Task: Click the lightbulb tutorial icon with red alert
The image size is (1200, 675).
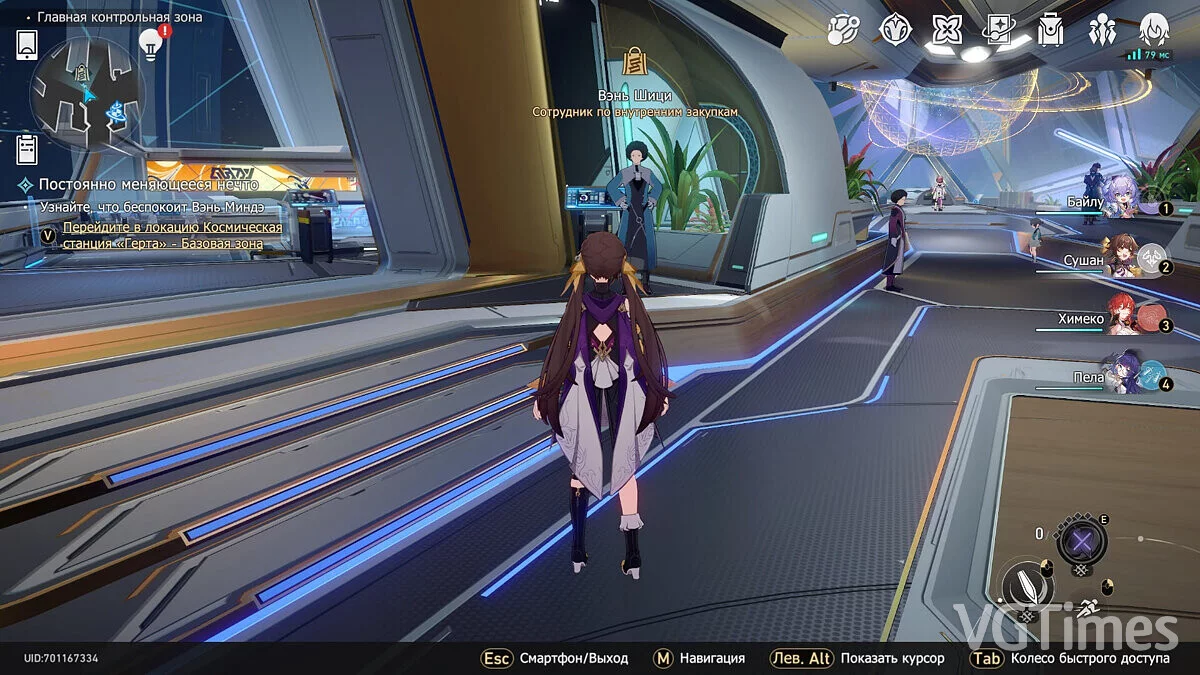Action: pos(150,43)
